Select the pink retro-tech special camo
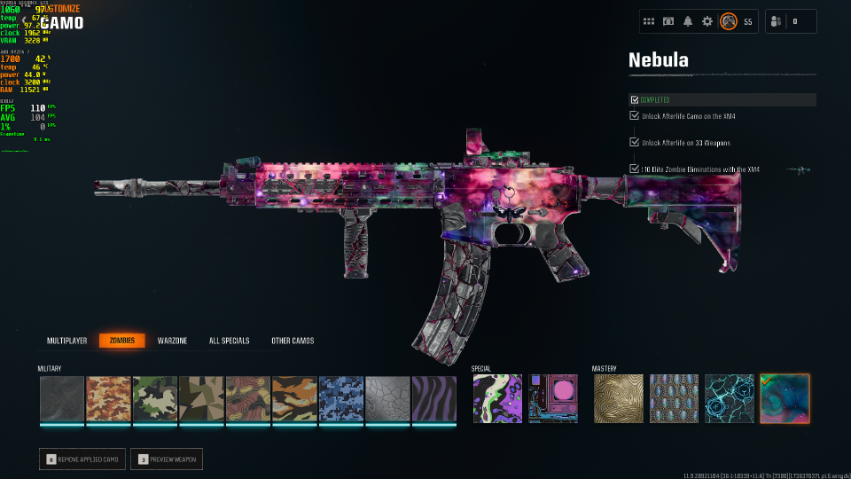This screenshot has height=479, width=851. point(553,398)
